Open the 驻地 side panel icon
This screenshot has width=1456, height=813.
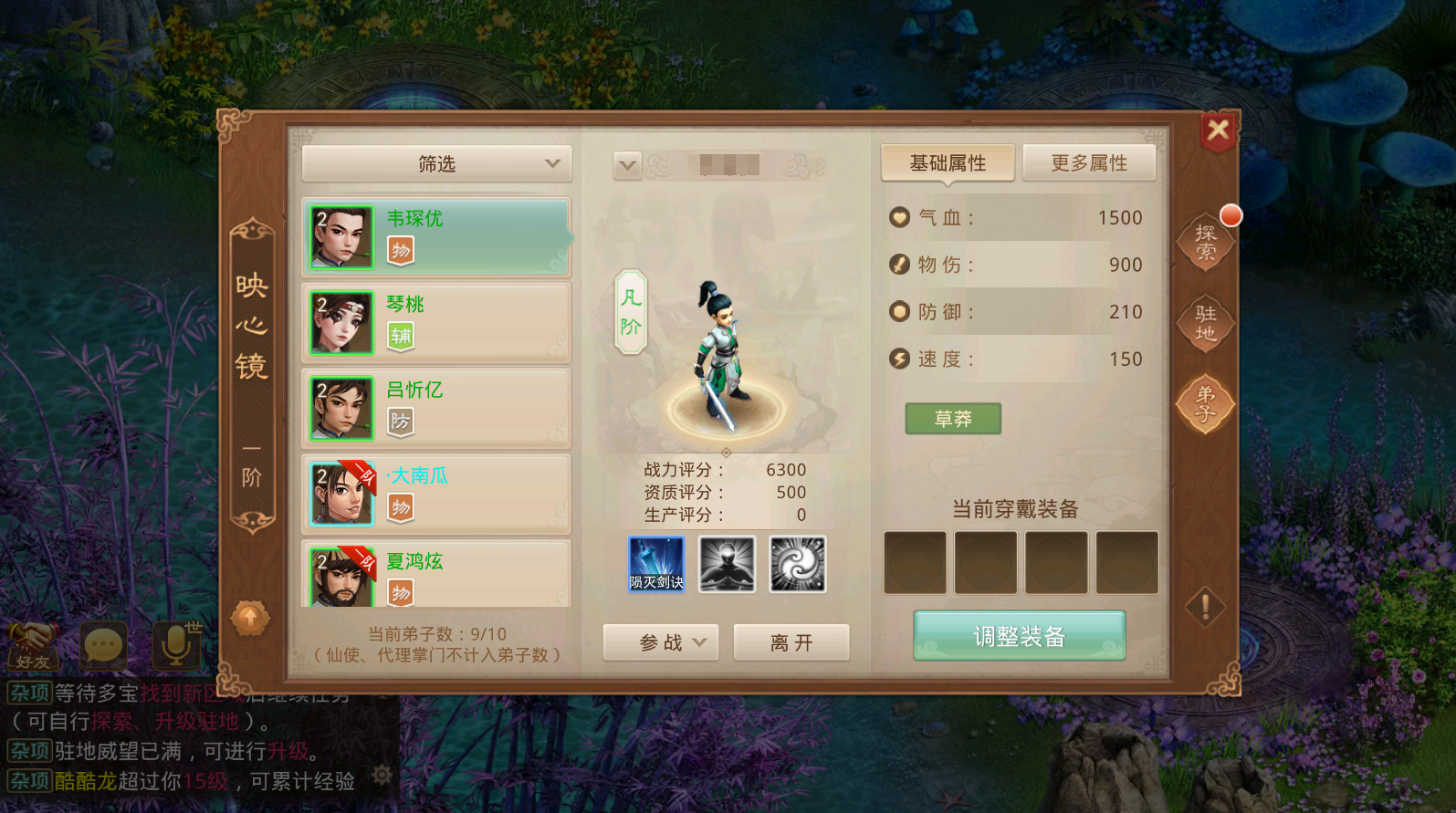(x=1207, y=324)
